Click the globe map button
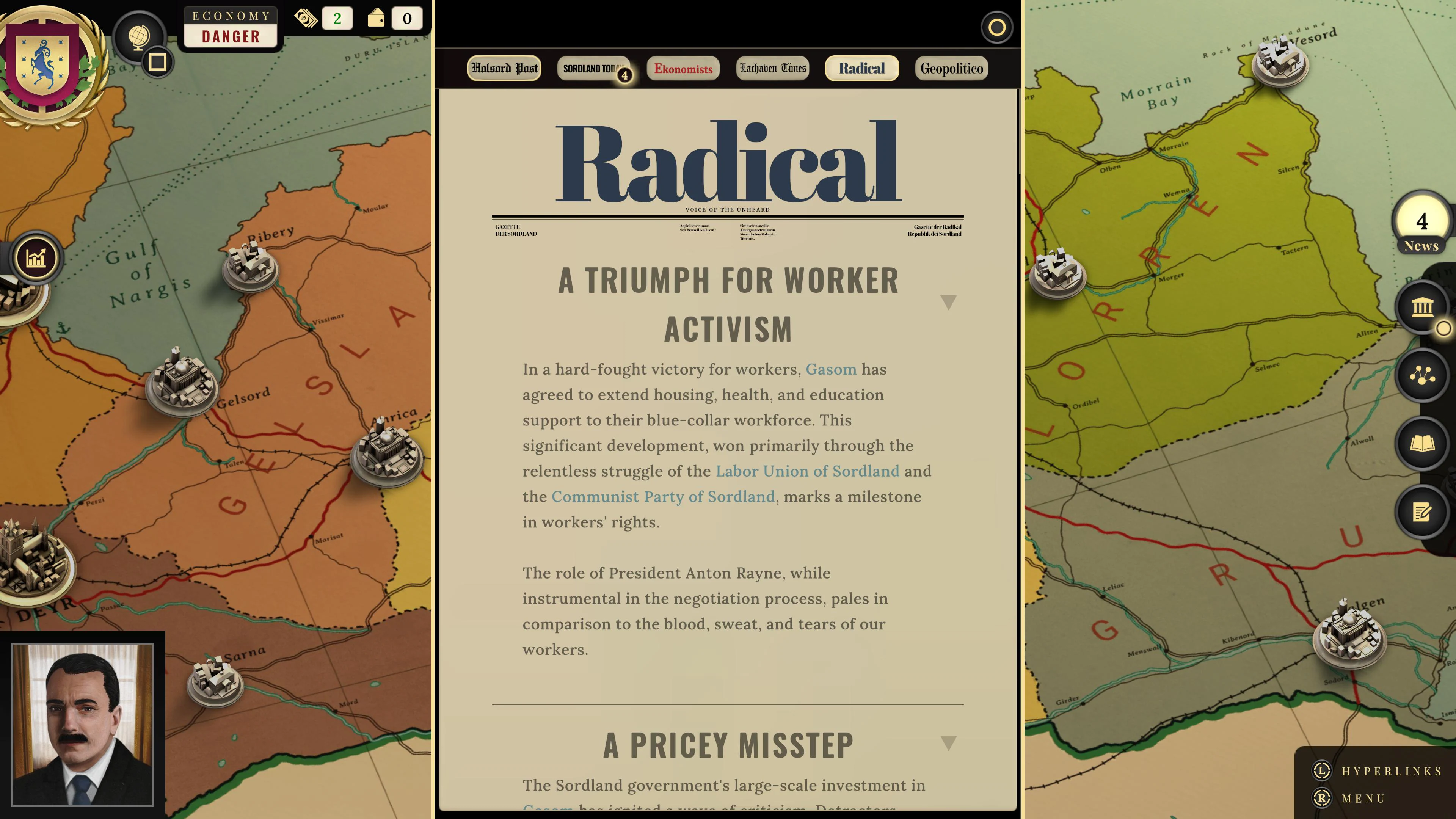This screenshot has width=1456, height=819. pos(138,37)
